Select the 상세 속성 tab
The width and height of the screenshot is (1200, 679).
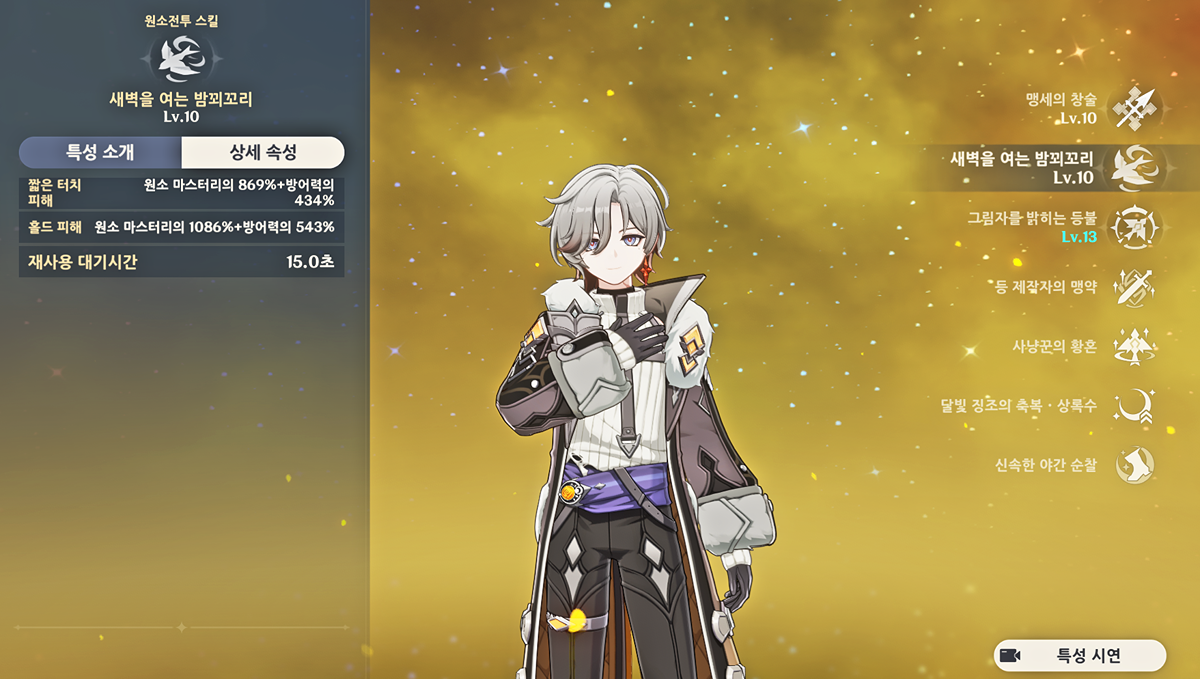[263, 153]
